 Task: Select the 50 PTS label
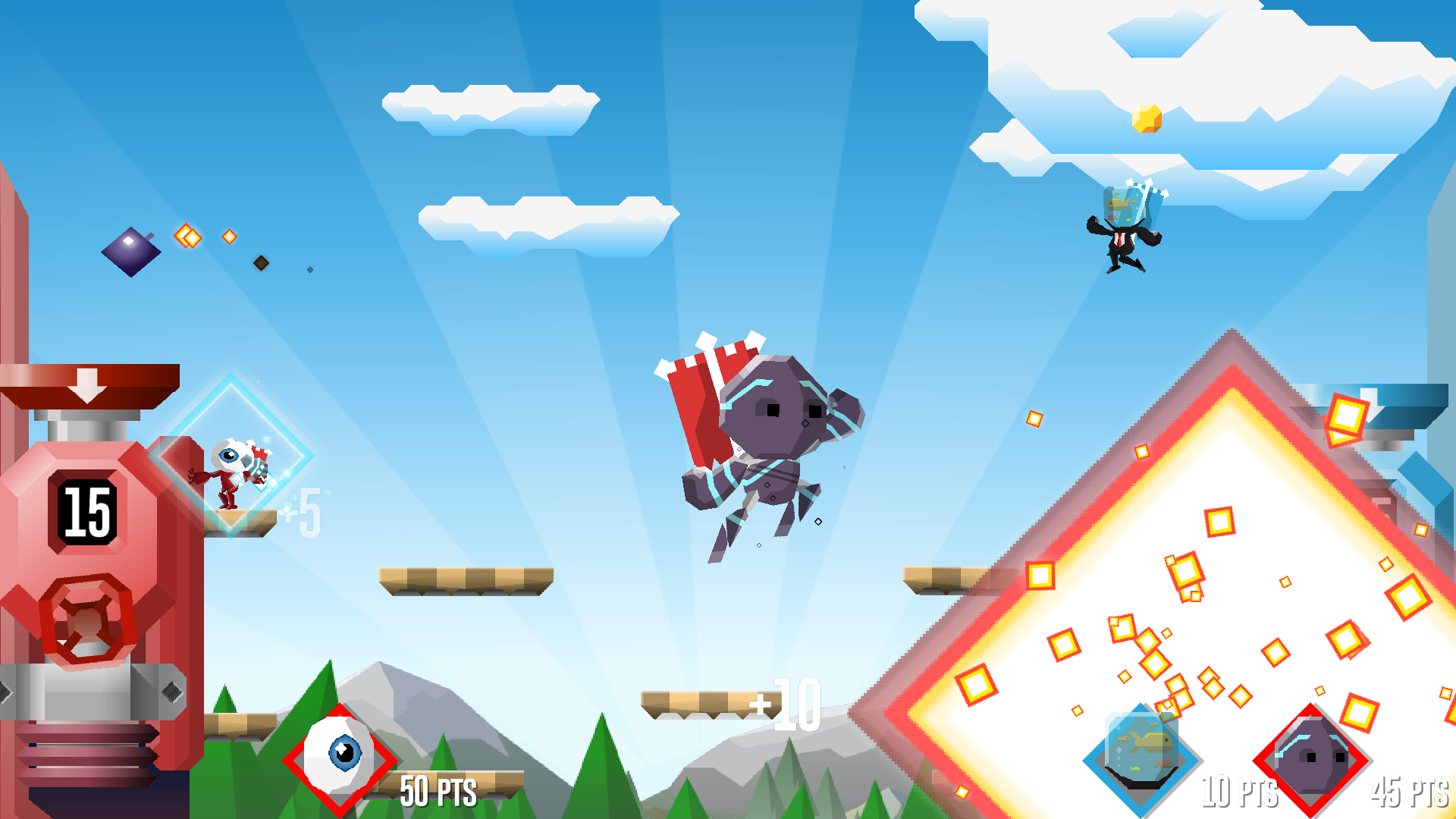pos(438,792)
